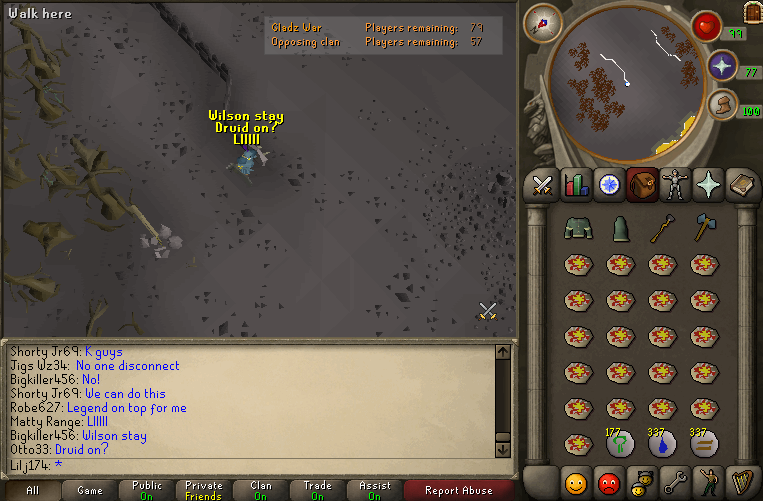The image size is (763, 501).
Task: Click the green rune stack of 177
Action: (620, 443)
